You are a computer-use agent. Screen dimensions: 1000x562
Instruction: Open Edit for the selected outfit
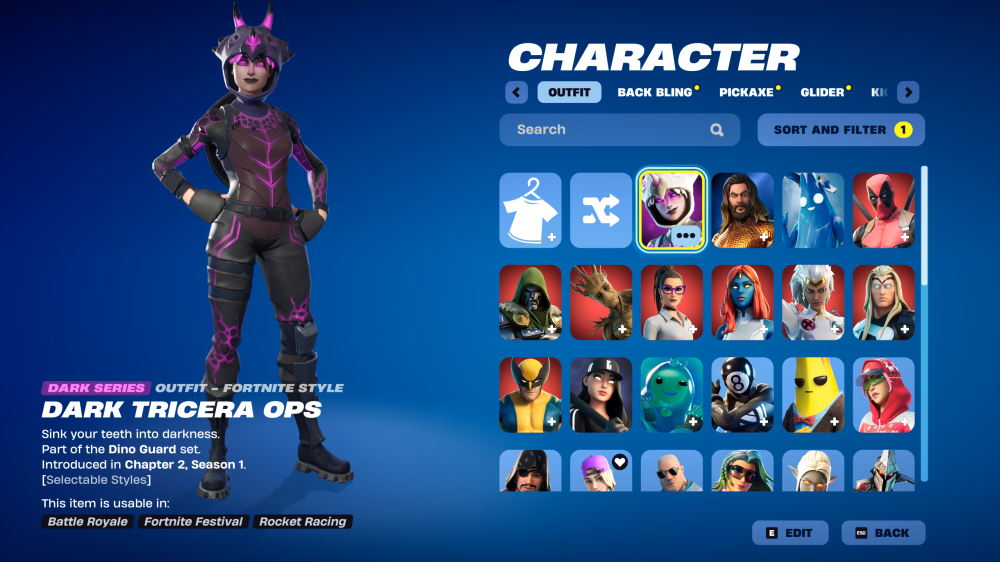click(x=789, y=533)
